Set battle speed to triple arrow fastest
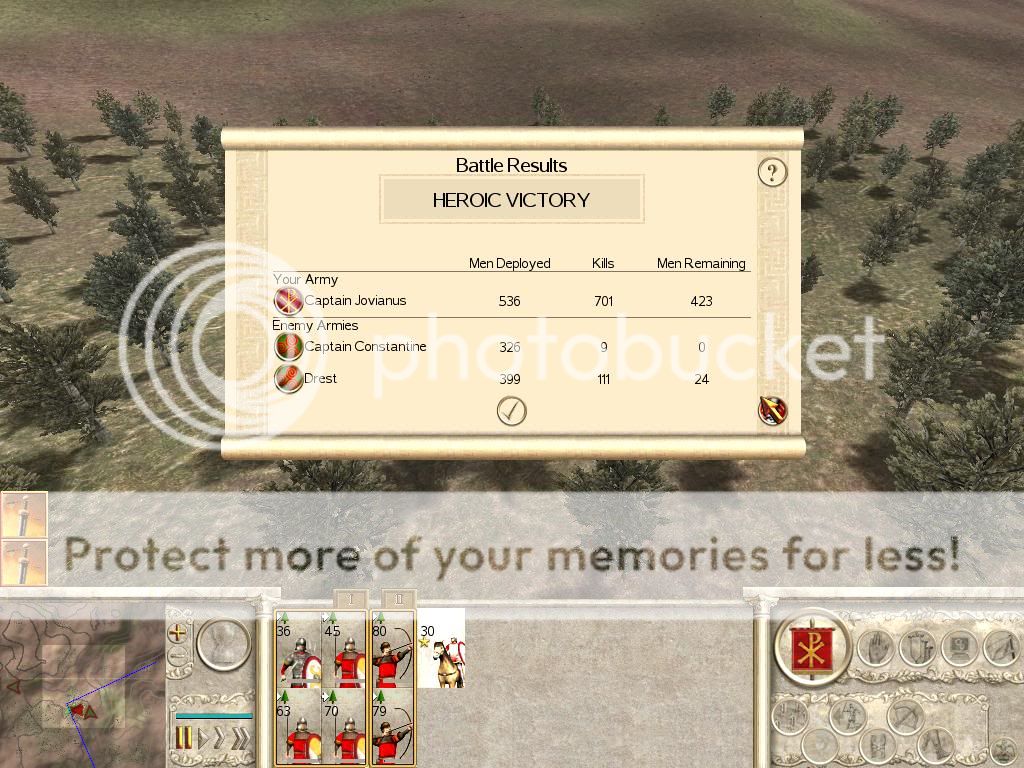 [x=240, y=739]
